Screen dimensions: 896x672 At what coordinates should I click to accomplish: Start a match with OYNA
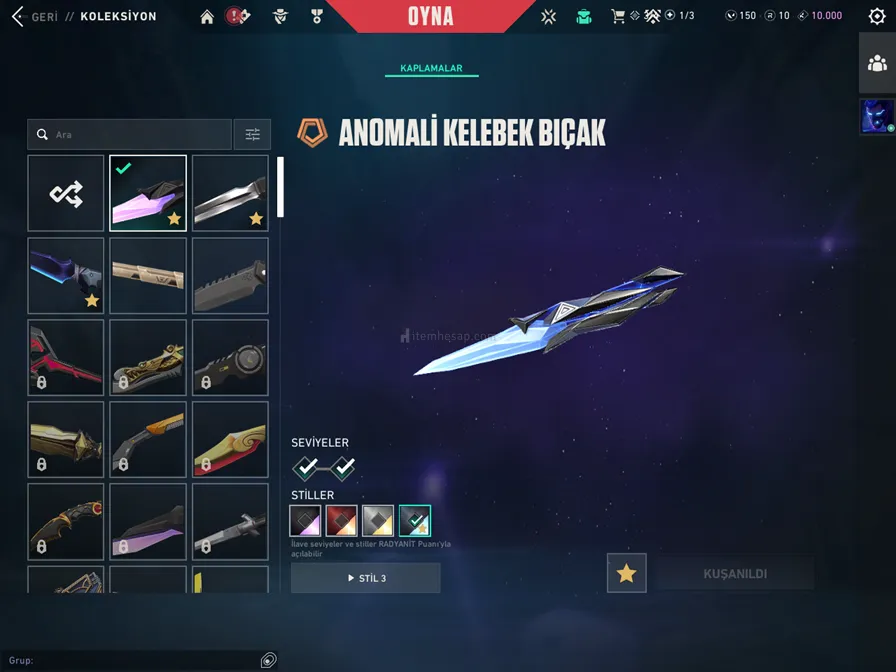tap(430, 16)
